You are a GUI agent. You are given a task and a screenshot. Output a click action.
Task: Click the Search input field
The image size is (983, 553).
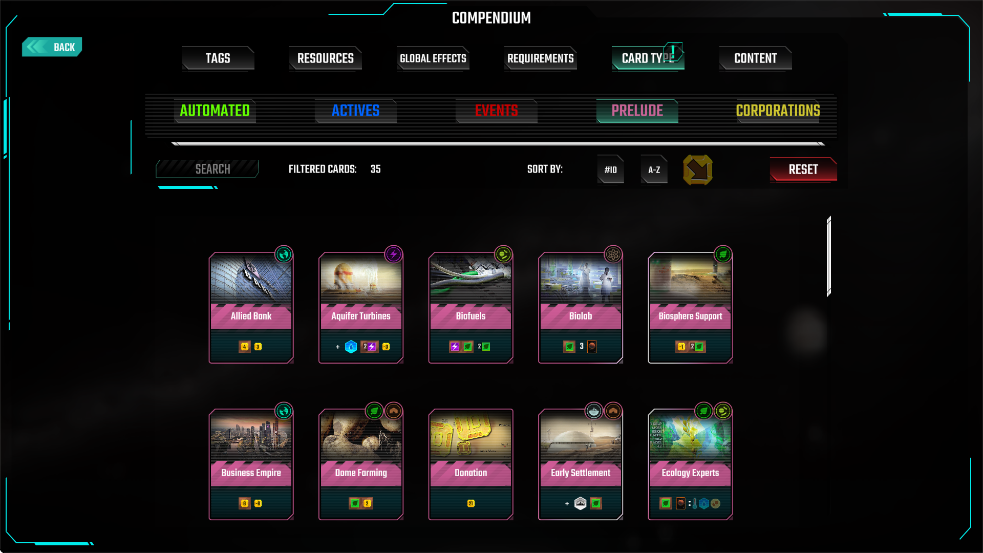coord(208,169)
